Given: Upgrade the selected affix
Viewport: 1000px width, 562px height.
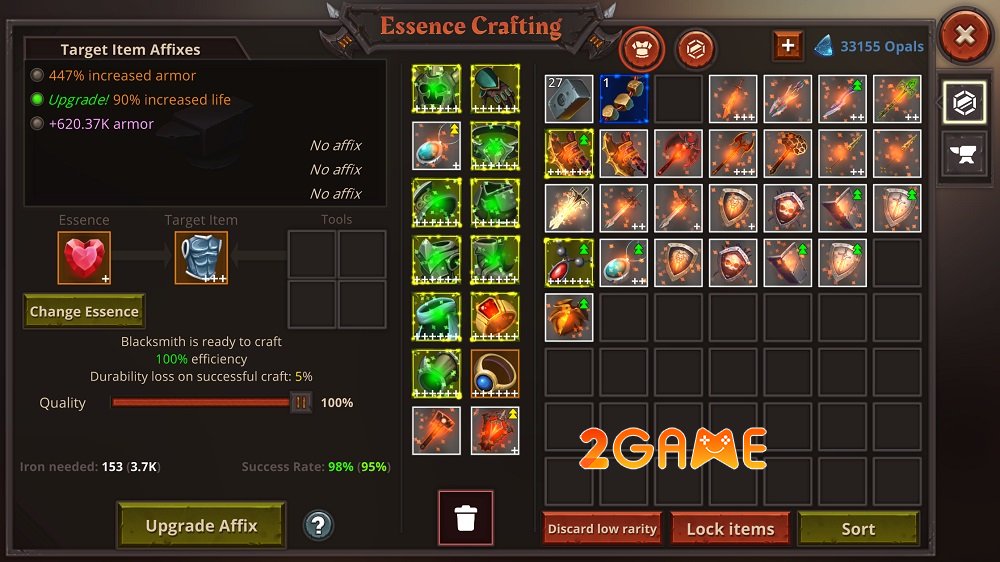Looking at the screenshot, I should (201, 526).
